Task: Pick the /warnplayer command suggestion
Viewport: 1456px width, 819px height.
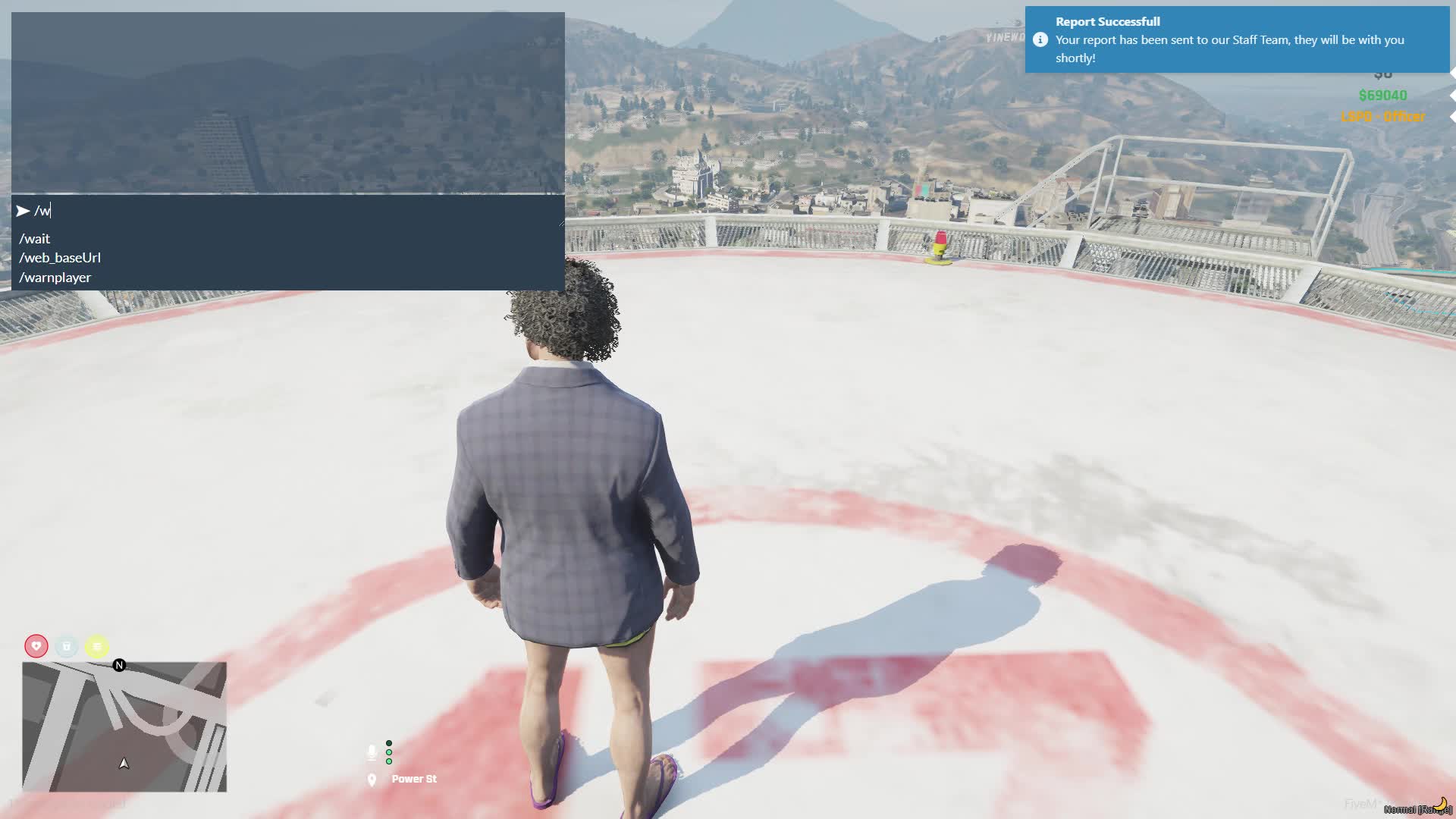Action: point(55,278)
